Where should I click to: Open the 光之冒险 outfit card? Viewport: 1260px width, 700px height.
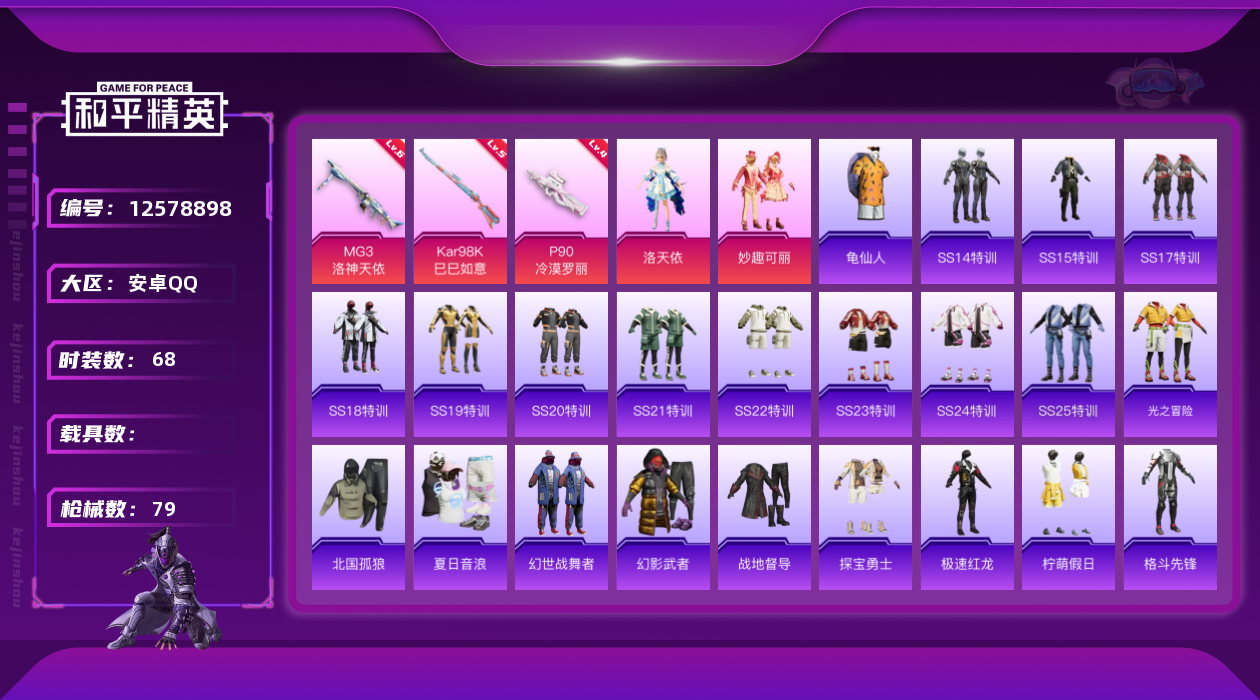pyautogui.click(x=1170, y=364)
